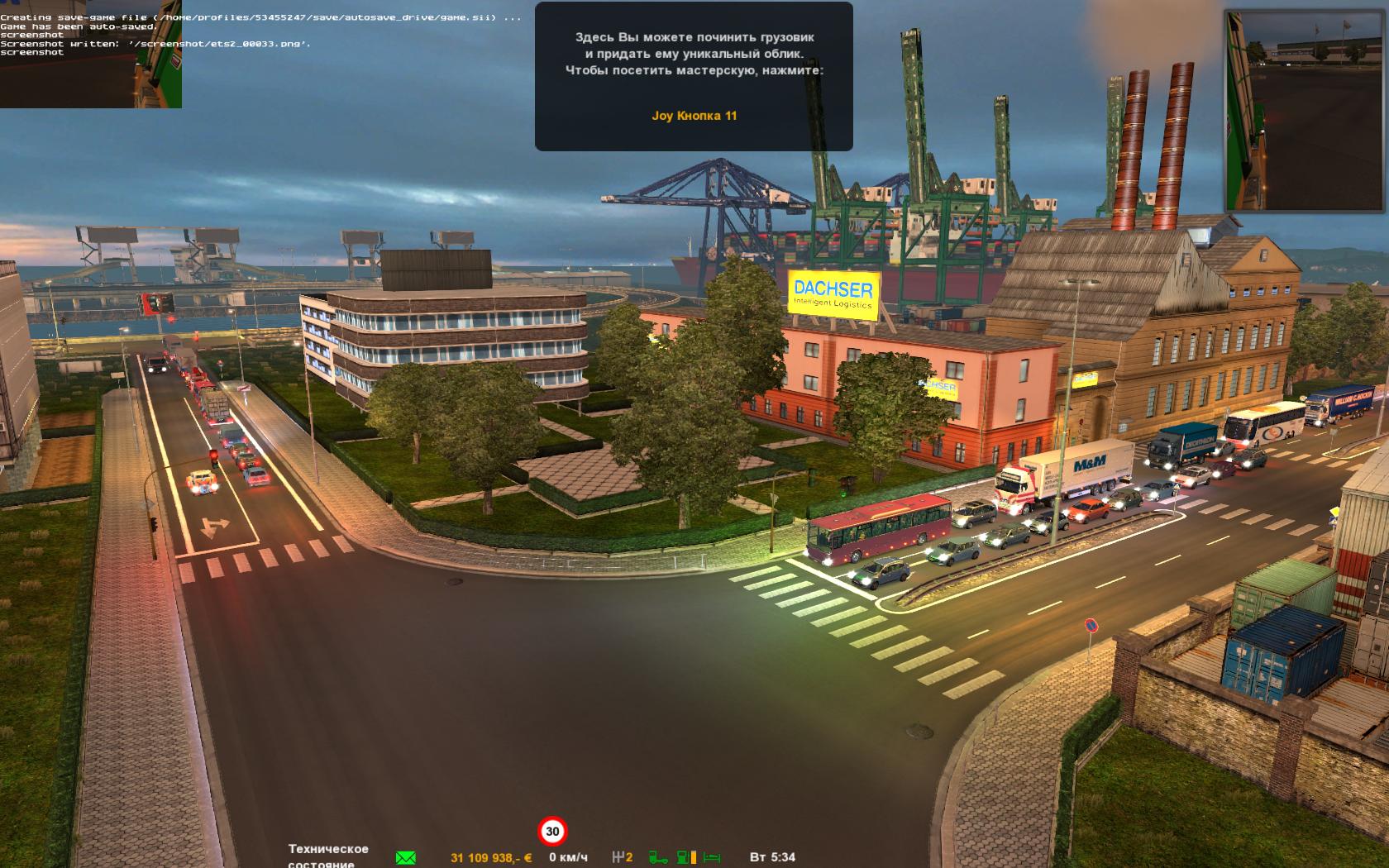Click the green truck damage icon

click(658, 857)
